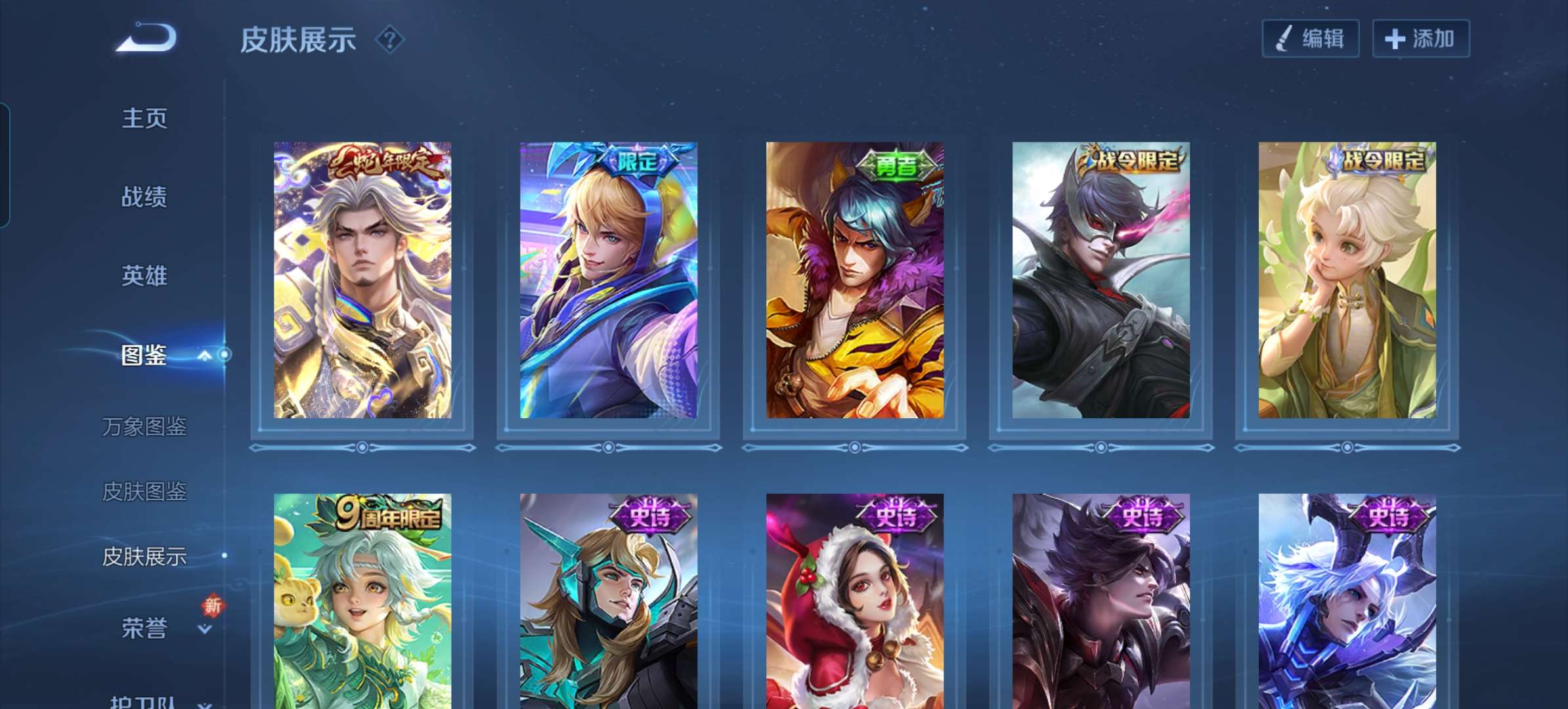Select the white-haired ice 史诗 skin card
The image size is (1568, 709).
[x=1347, y=601]
